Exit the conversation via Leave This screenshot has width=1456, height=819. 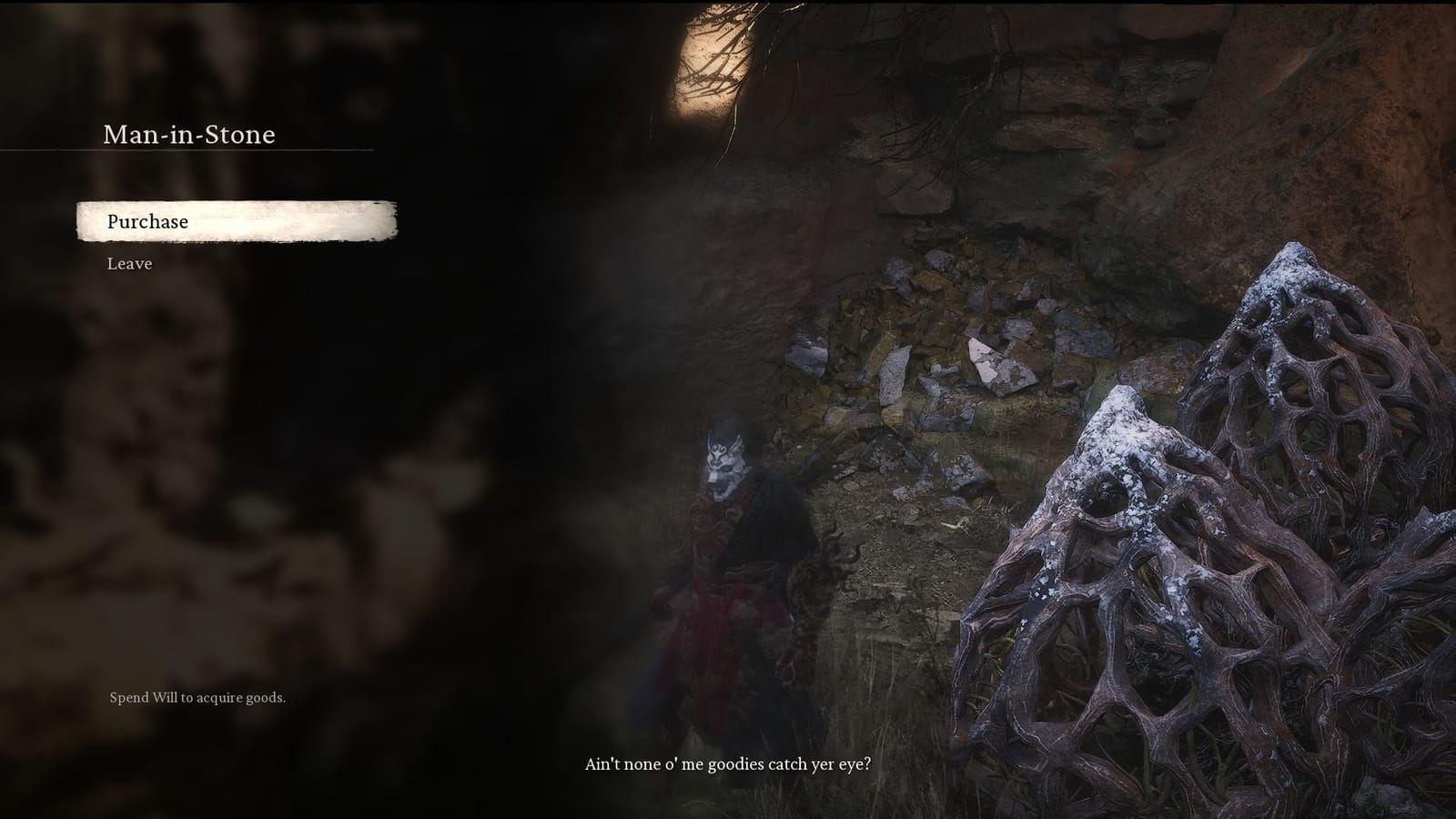click(129, 264)
